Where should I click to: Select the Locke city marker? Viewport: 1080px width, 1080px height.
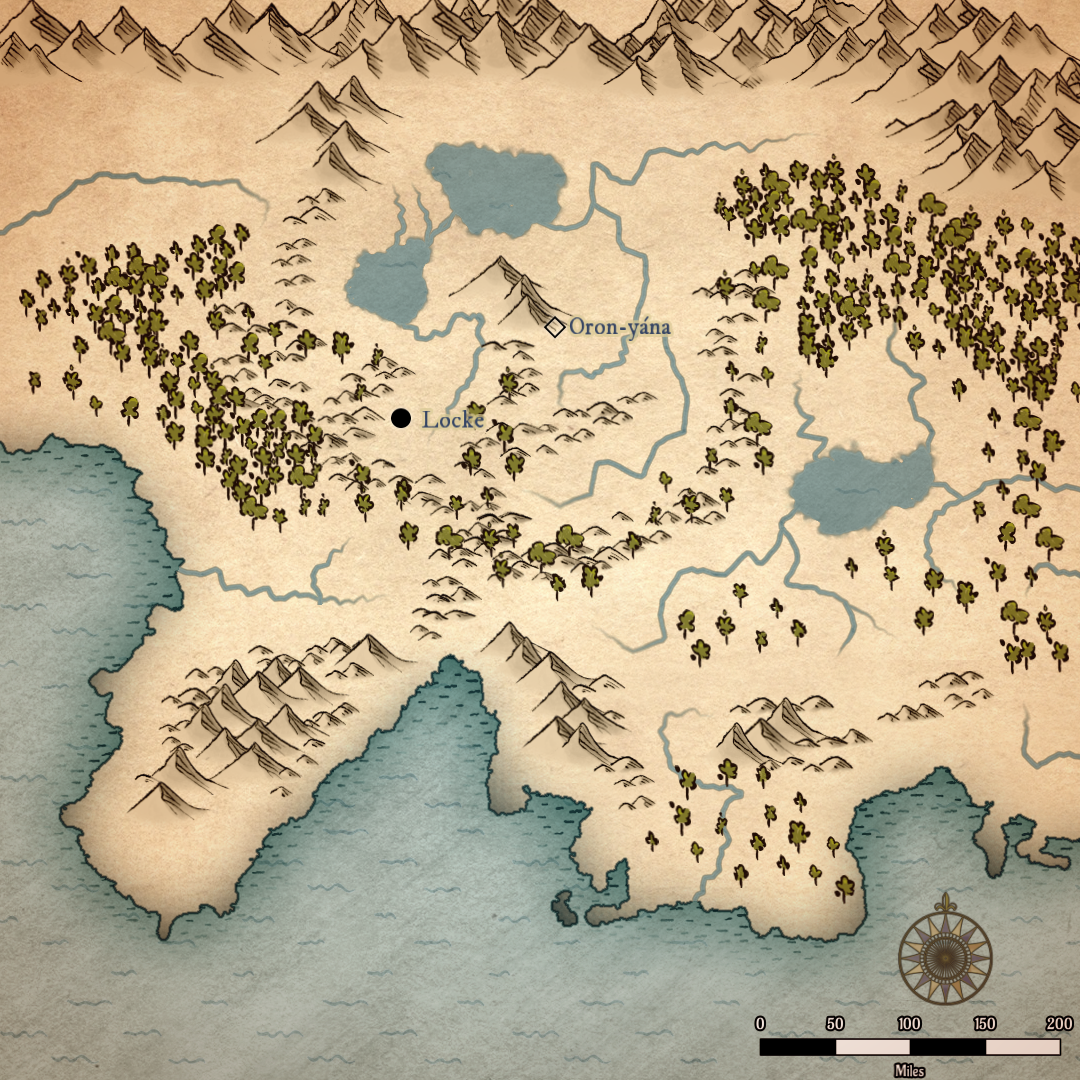pos(401,419)
